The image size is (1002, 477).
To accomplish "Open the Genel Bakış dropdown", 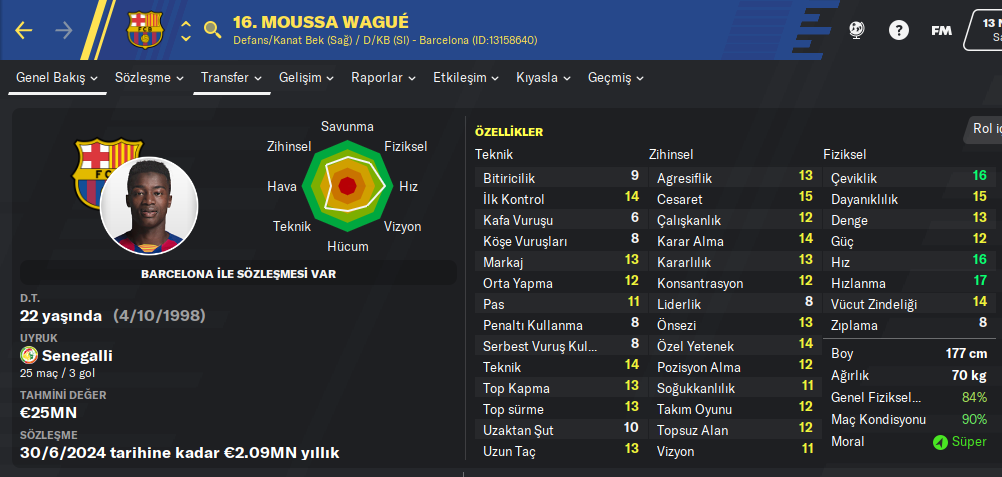I will click(x=57, y=77).
